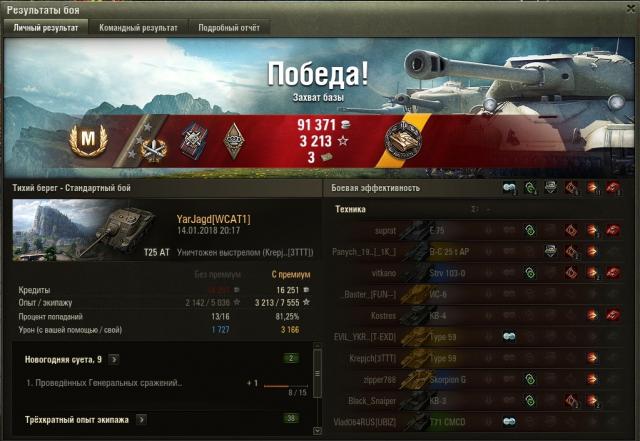
Task: Click the Black_Snaiper KB-3 row
Action: (480, 401)
